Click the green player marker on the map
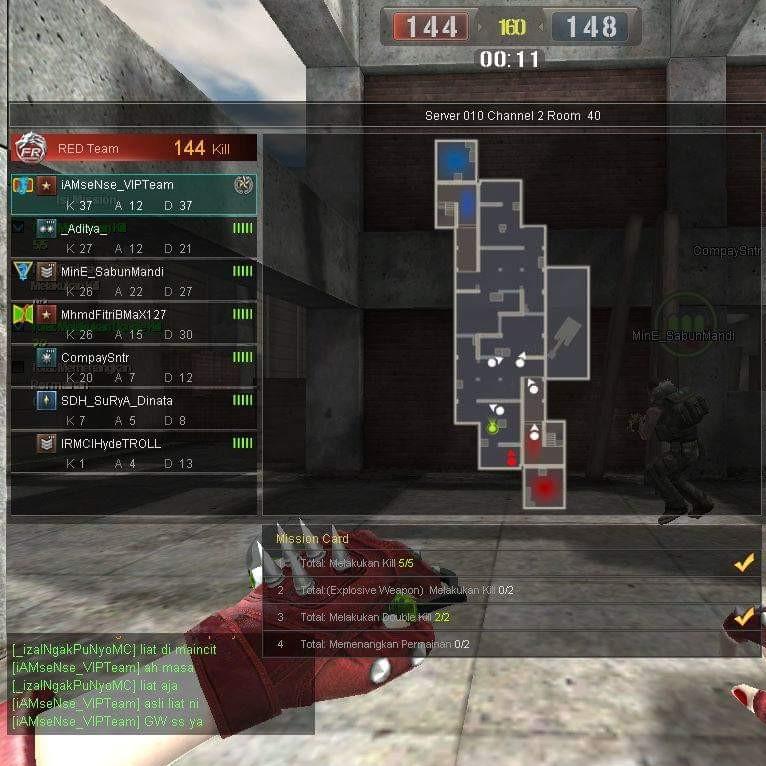 (492, 427)
